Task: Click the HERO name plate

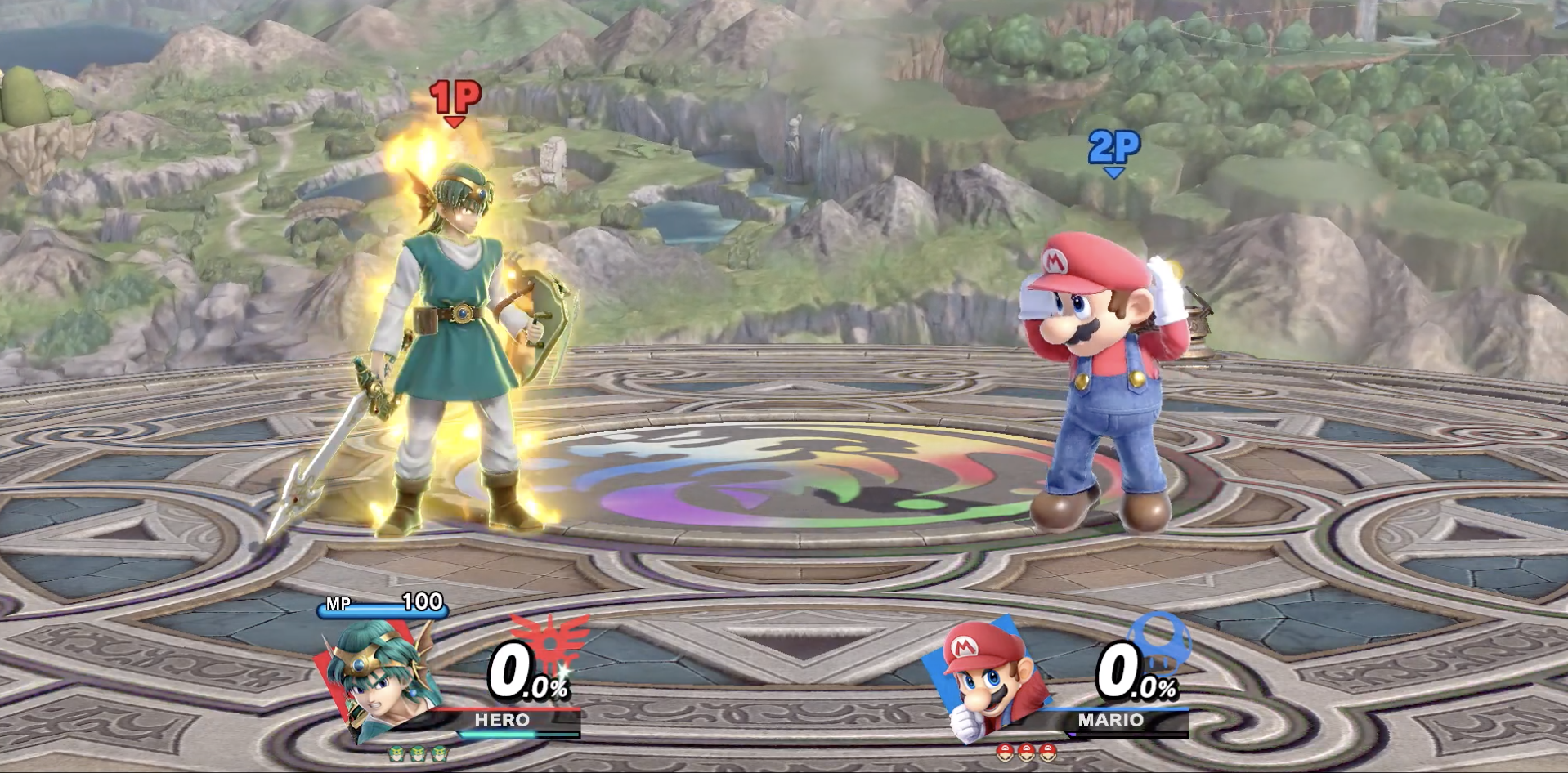Action: tap(502, 721)
